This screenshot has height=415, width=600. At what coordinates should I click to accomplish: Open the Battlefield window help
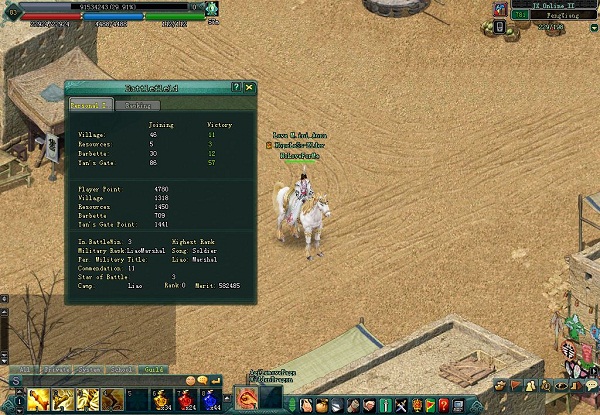[236, 88]
